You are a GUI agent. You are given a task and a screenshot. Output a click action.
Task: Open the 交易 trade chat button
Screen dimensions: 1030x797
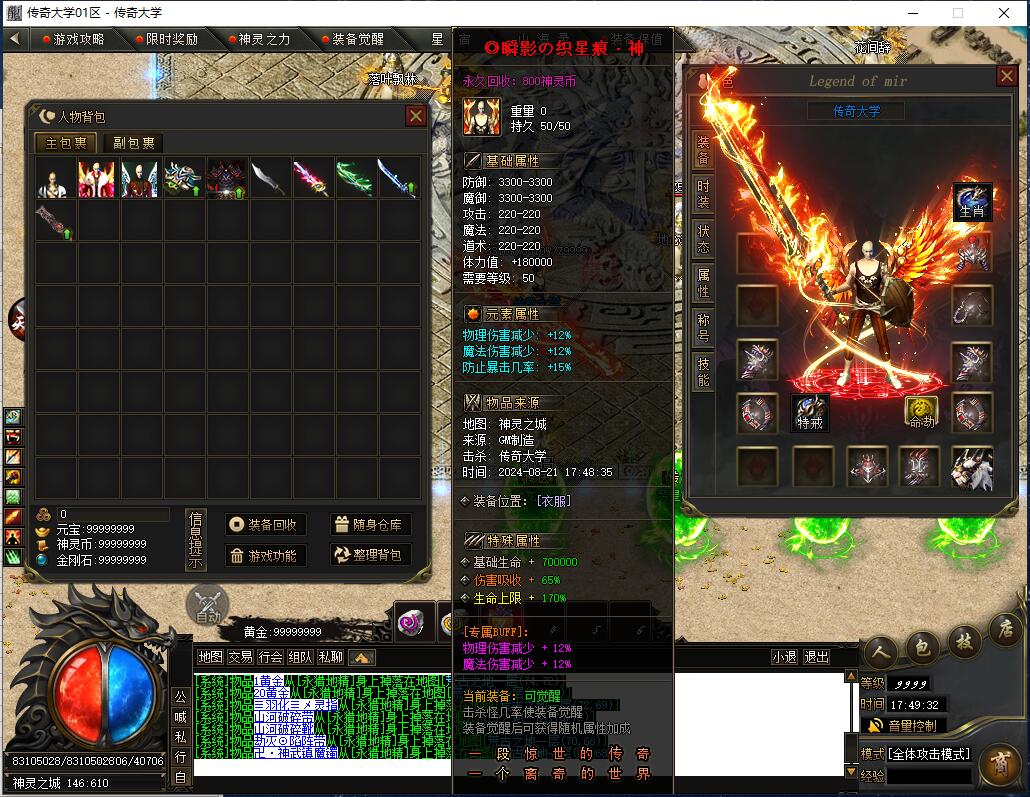pyautogui.click(x=240, y=657)
